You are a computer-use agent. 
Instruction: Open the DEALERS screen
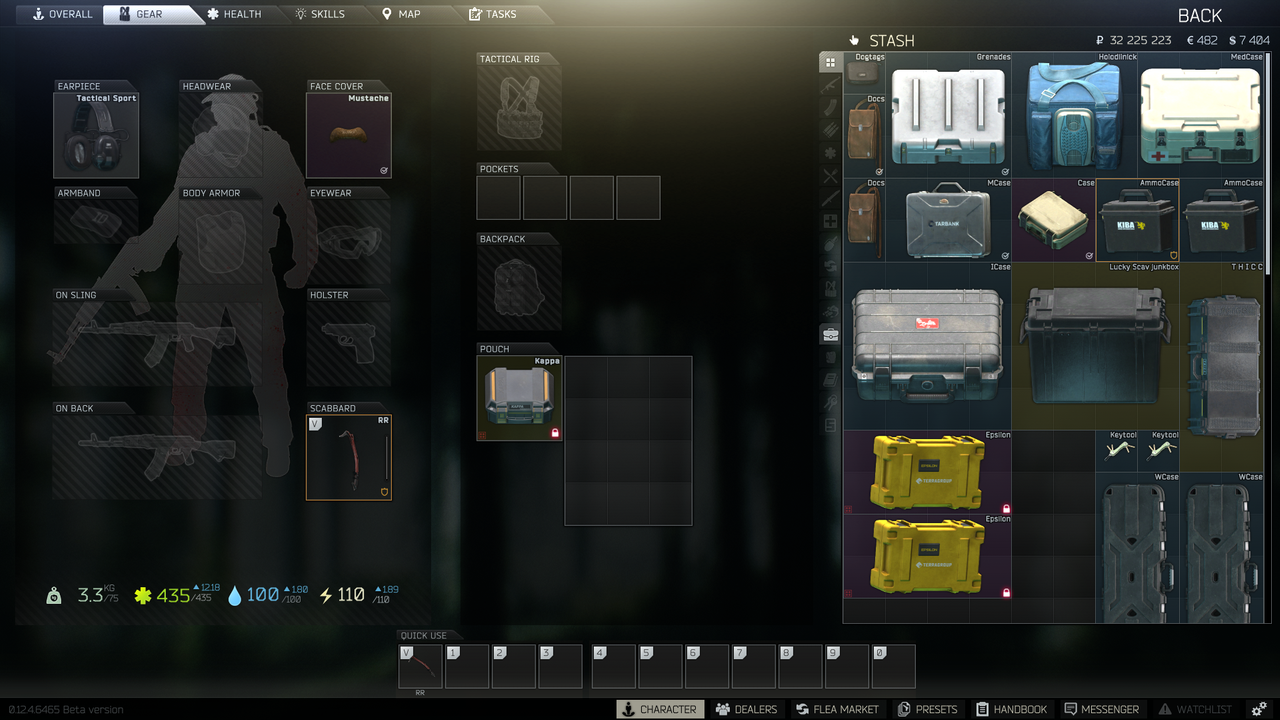coord(745,709)
